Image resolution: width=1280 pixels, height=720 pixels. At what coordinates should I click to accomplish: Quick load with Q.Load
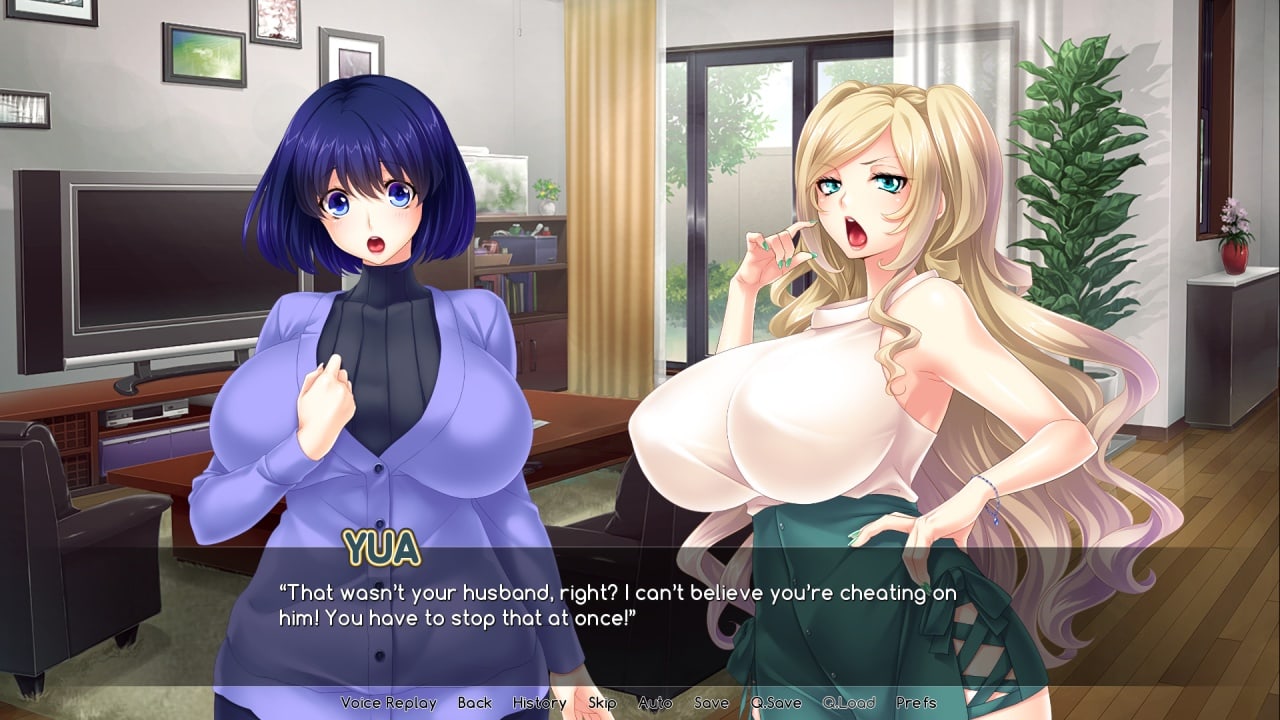point(849,703)
